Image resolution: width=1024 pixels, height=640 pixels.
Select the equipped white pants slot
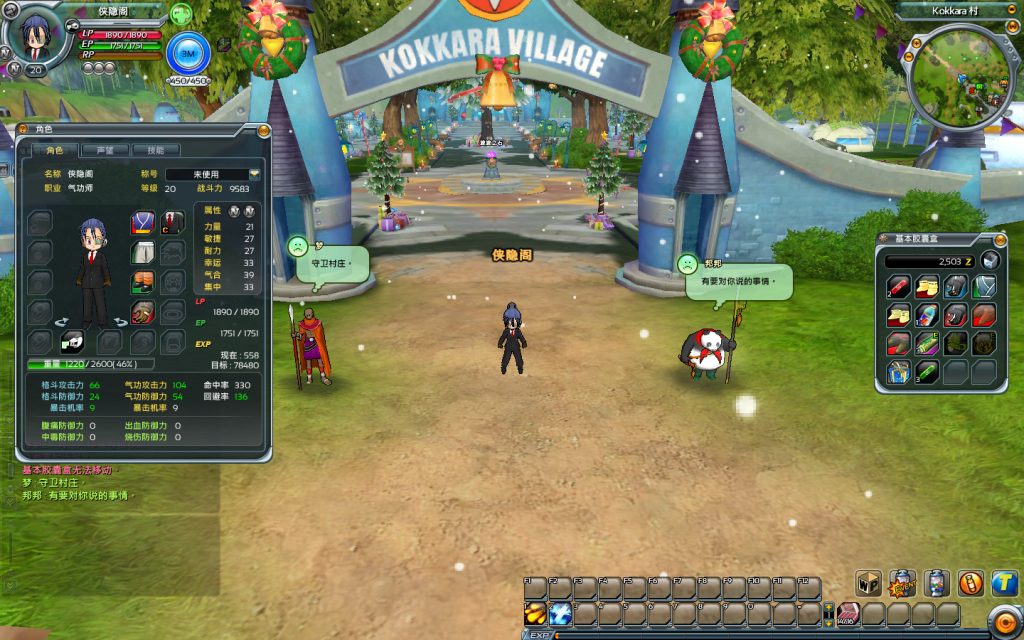click(143, 253)
